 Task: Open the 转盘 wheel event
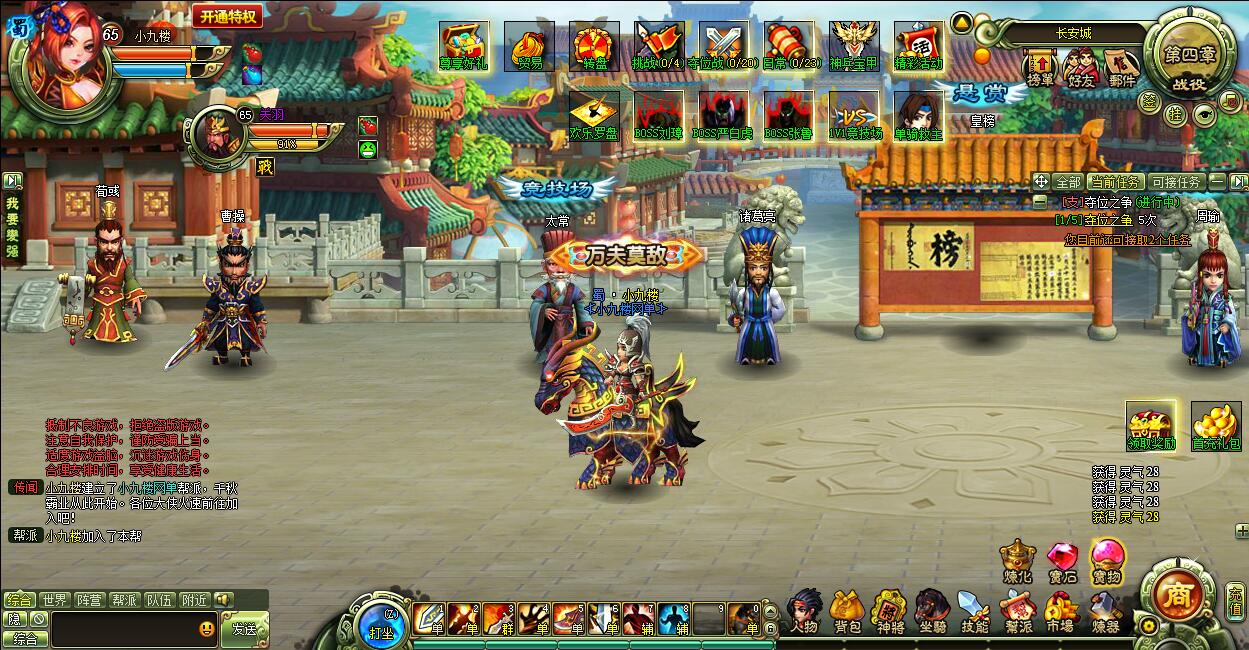(x=595, y=46)
